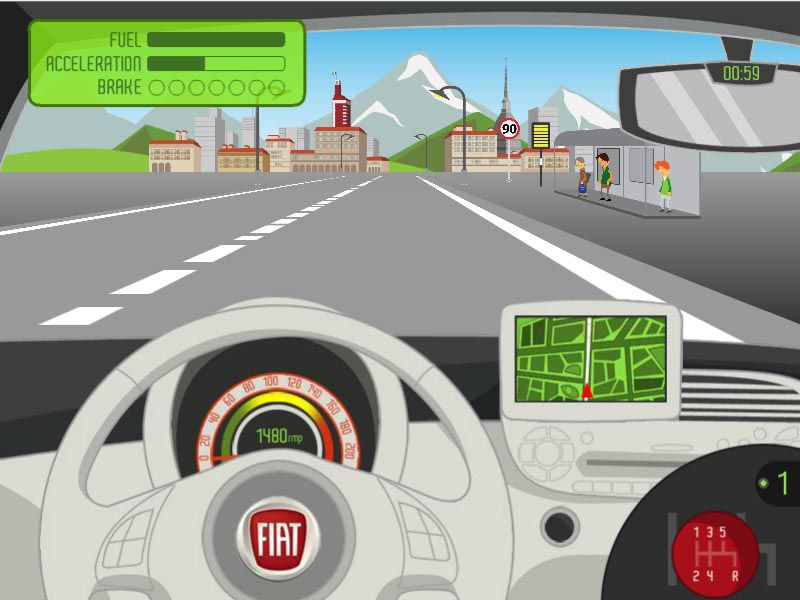
Task: Select the red gear shift knob
Action: tap(714, 553)
